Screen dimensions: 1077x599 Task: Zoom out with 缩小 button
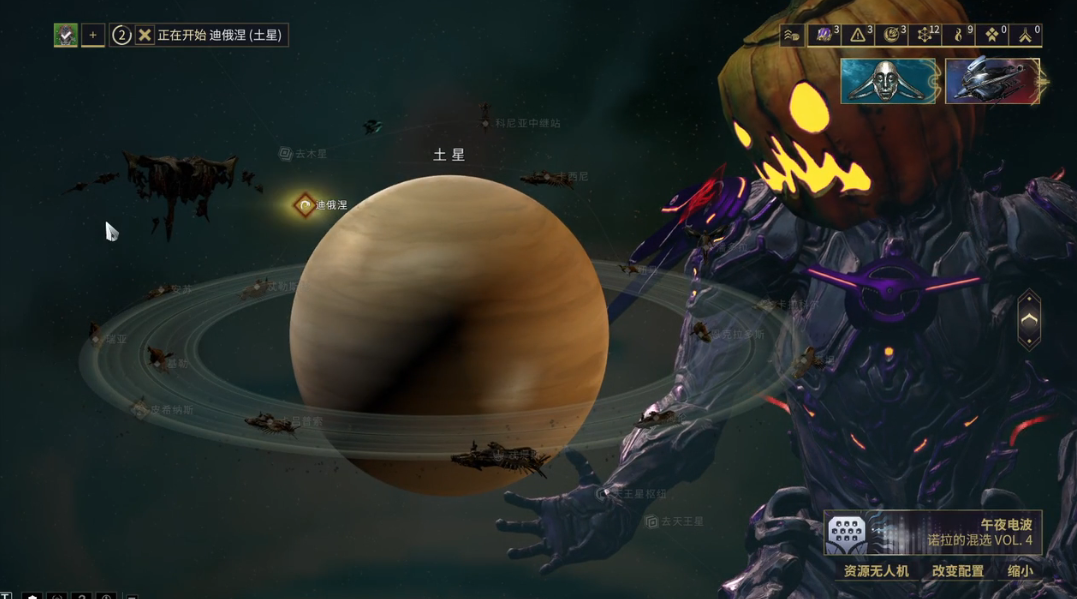(1020, 571)
